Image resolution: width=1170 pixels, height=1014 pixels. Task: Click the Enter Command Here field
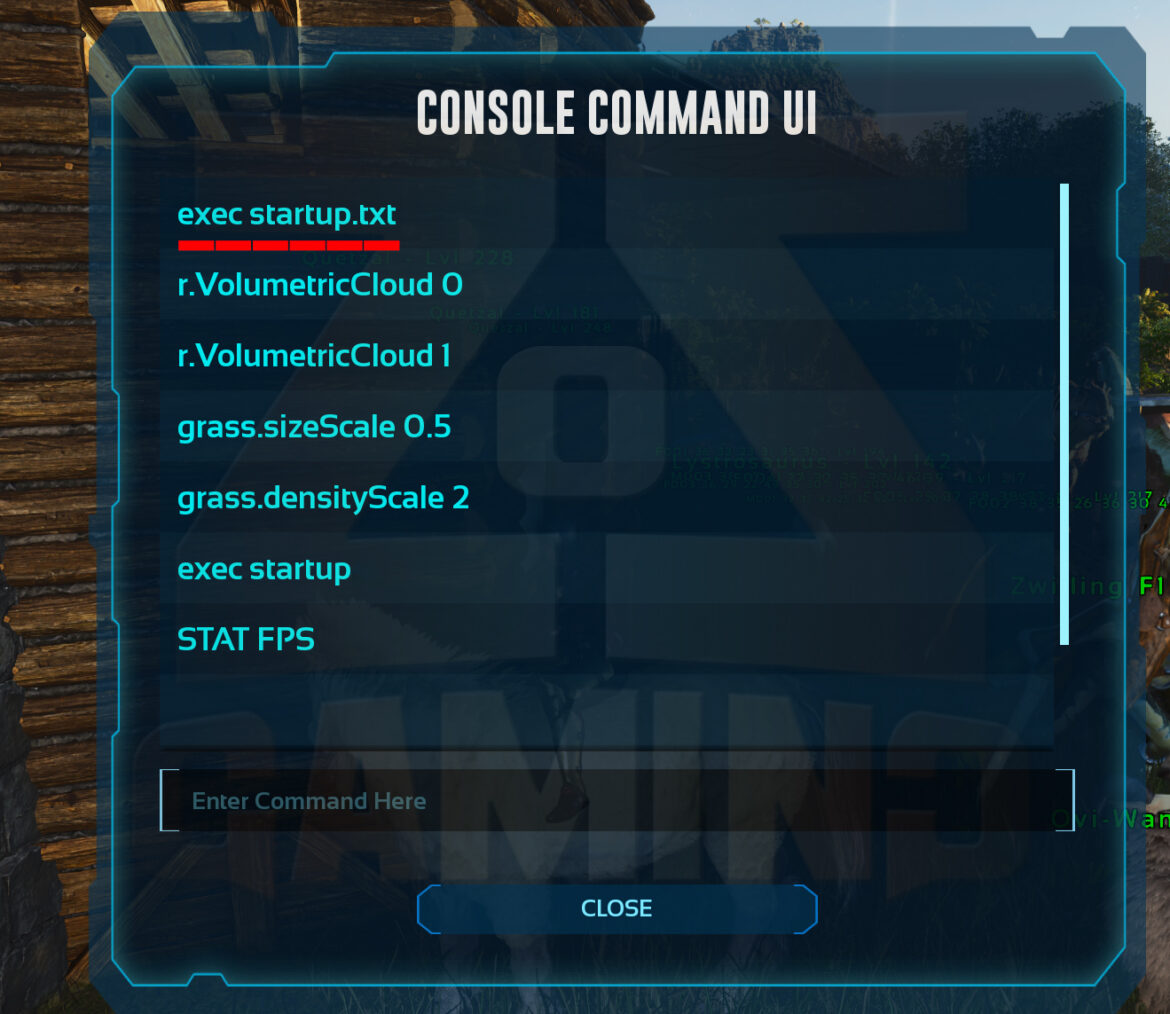coord(616,801)
